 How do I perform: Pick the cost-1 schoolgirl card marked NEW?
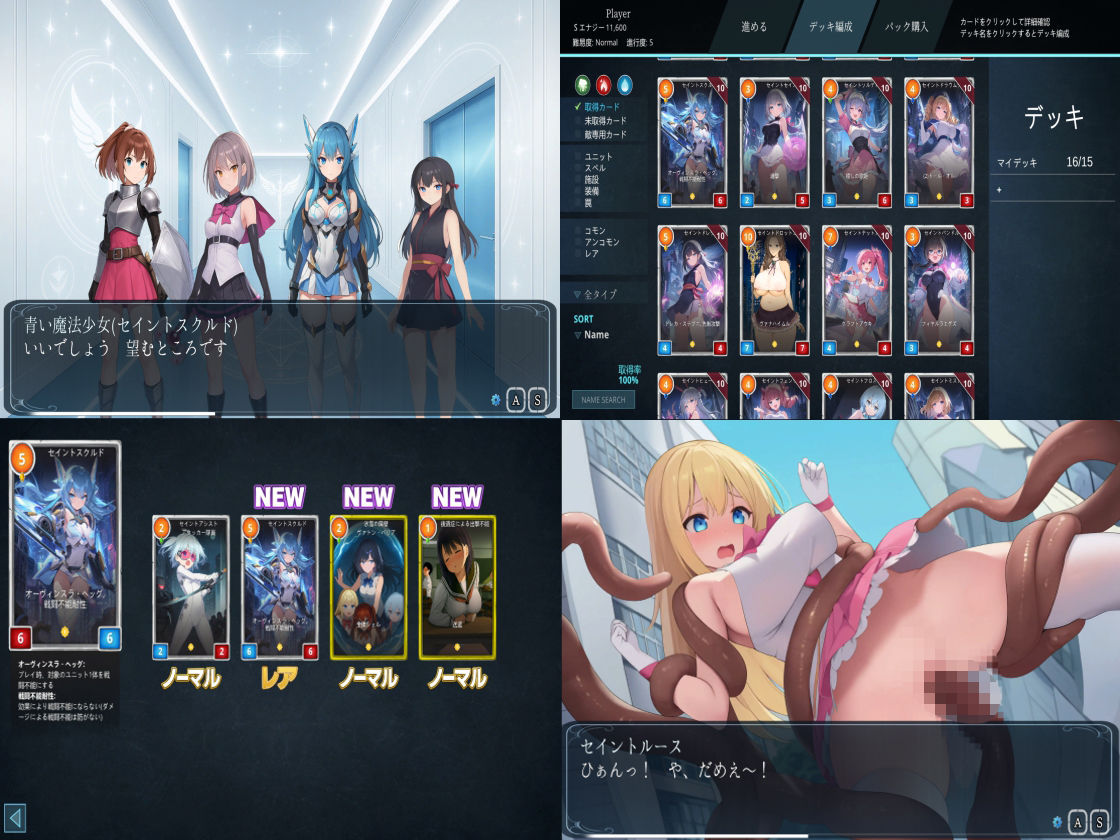[x=457, y=587]
